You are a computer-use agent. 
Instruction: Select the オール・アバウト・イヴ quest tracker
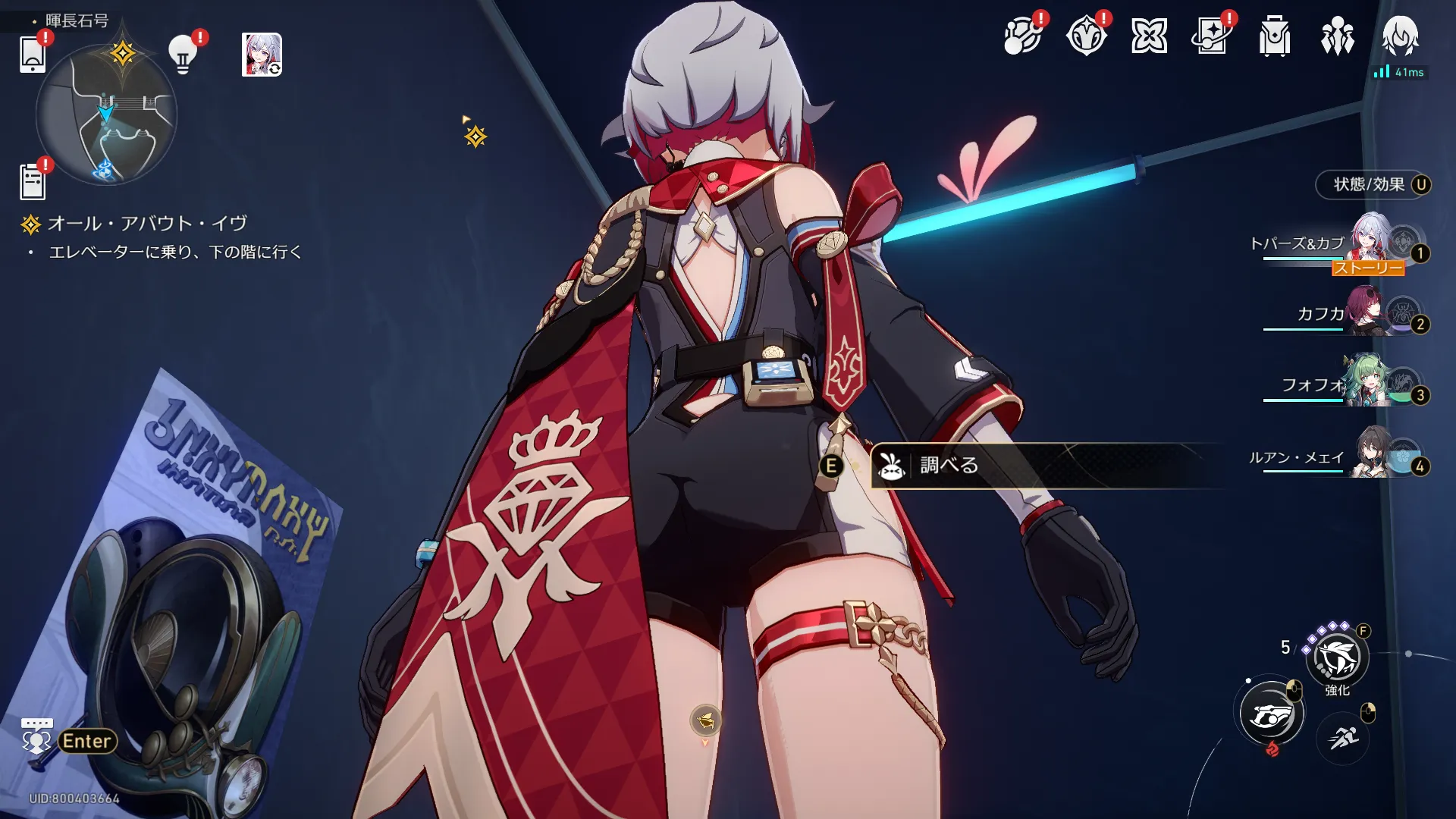click(x=147, y=224)
